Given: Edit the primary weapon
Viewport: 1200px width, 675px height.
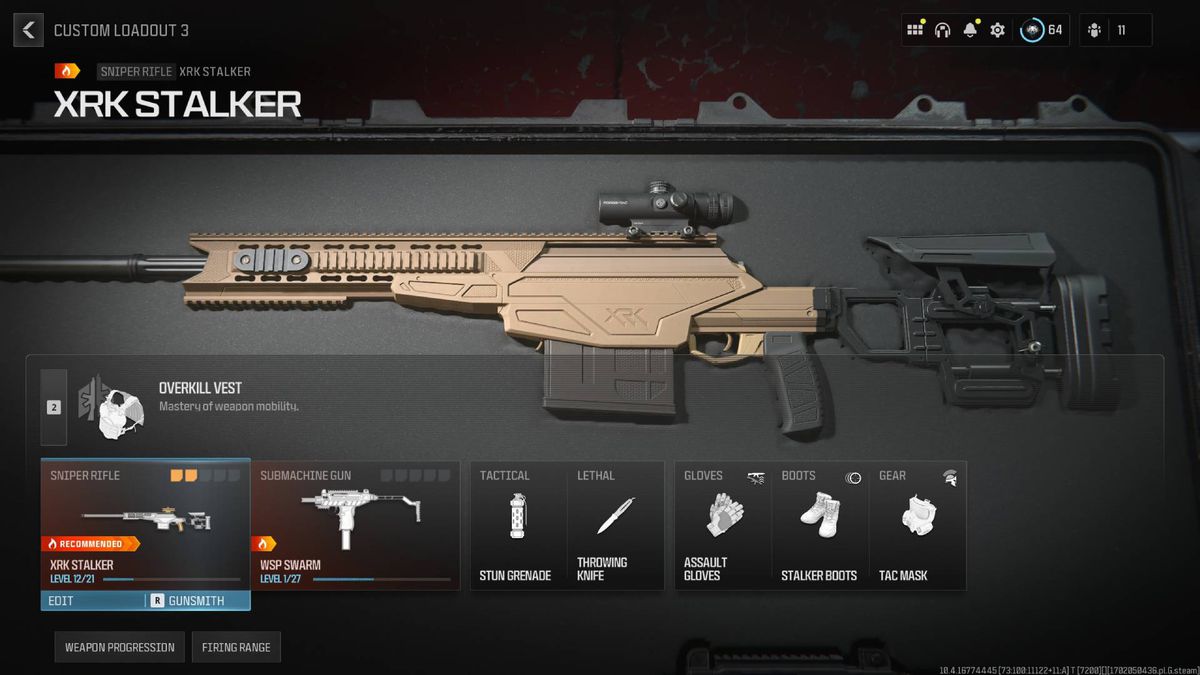Looking at the screenshot, I should tap(92, 601).
